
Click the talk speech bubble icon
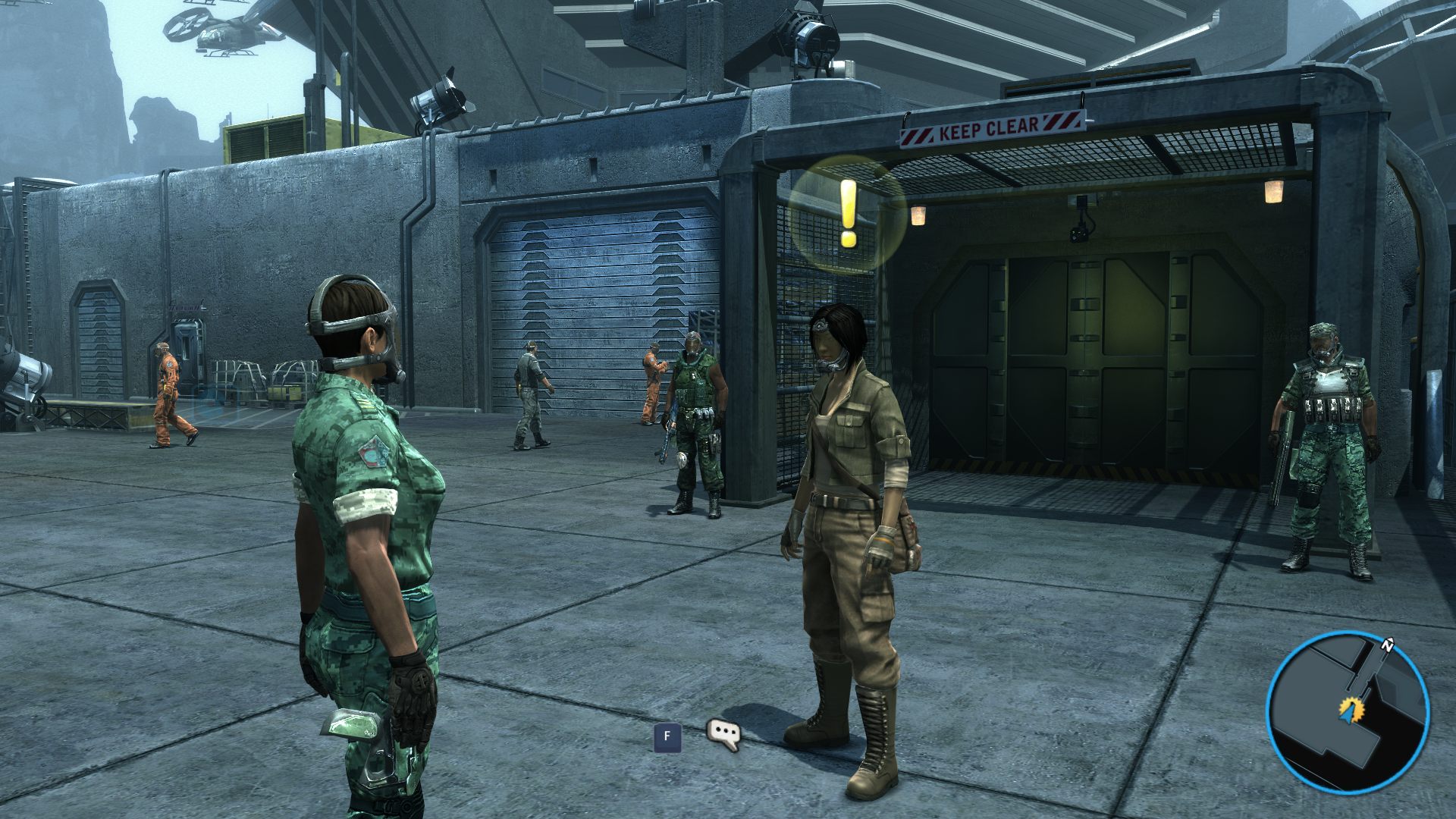click(x=723, y=734)
